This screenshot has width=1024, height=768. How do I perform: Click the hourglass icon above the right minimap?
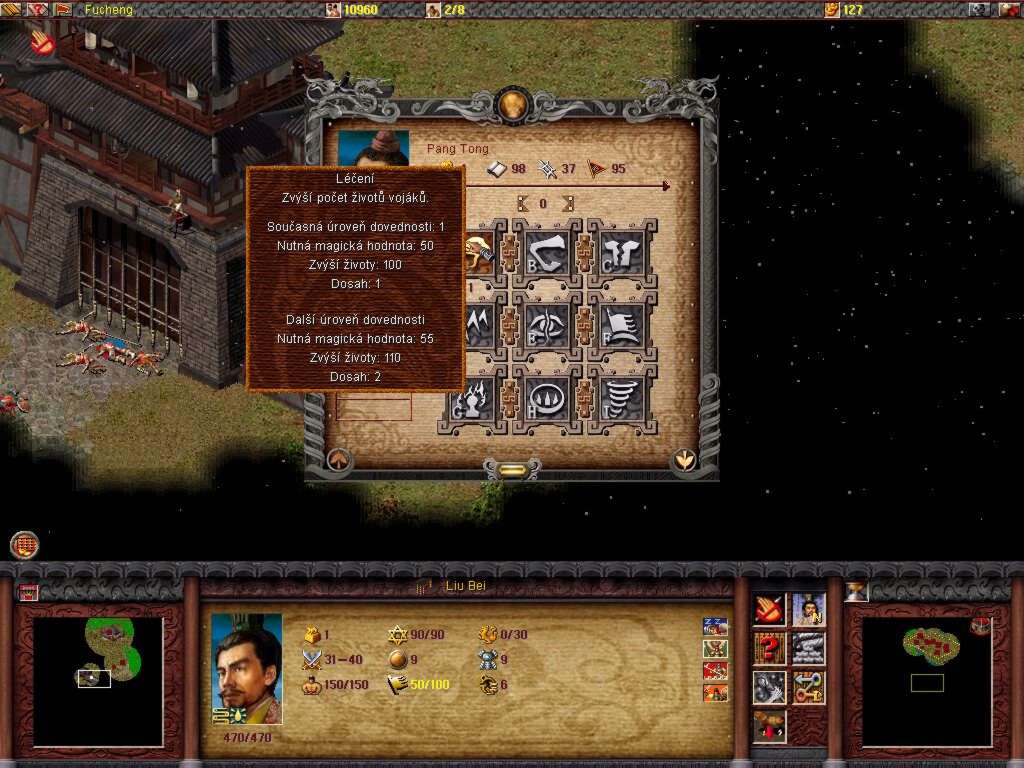point(856,591)
